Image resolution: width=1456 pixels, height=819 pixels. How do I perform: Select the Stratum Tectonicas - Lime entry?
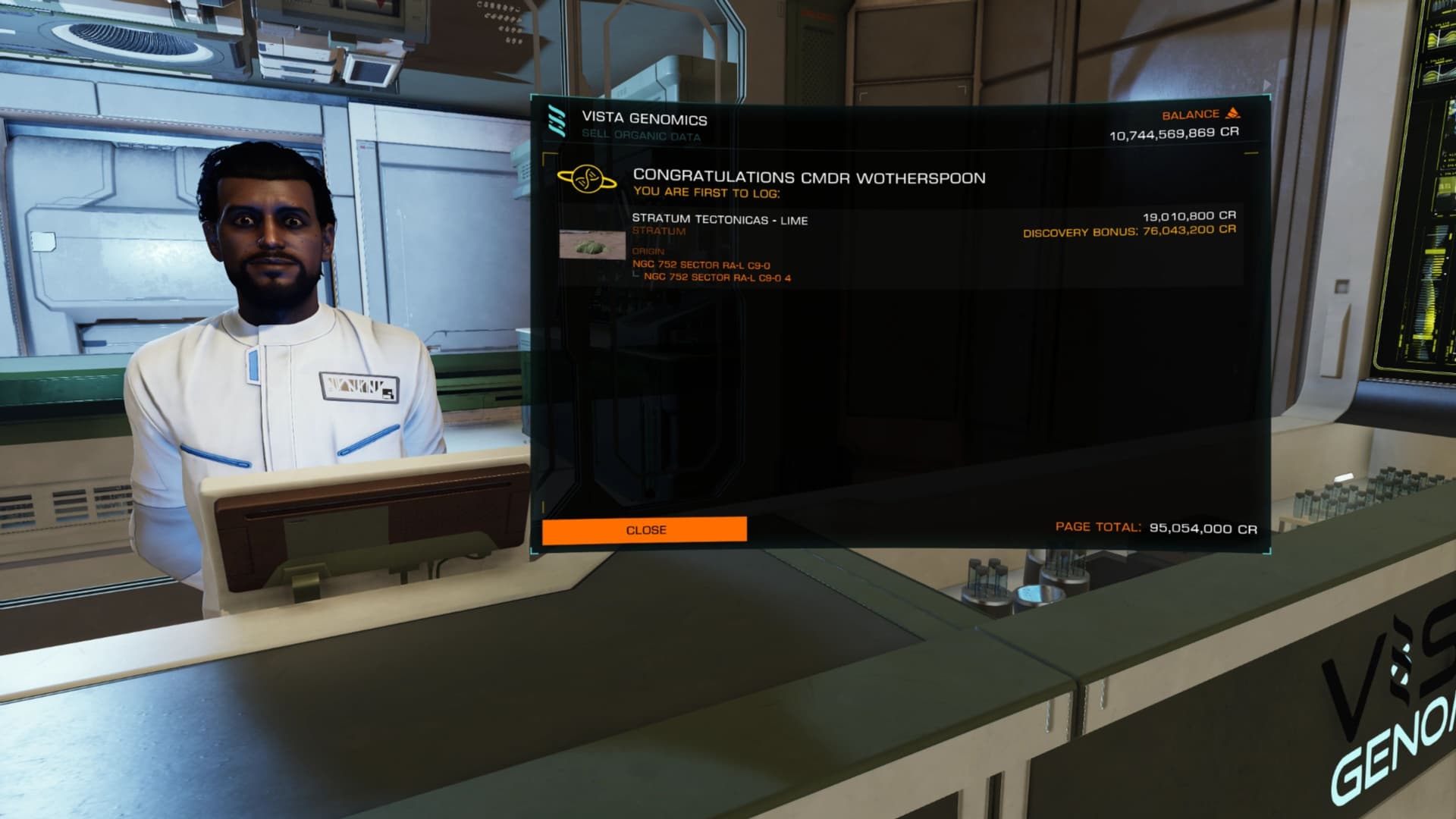pyautogui.click(x=720, y=221)
